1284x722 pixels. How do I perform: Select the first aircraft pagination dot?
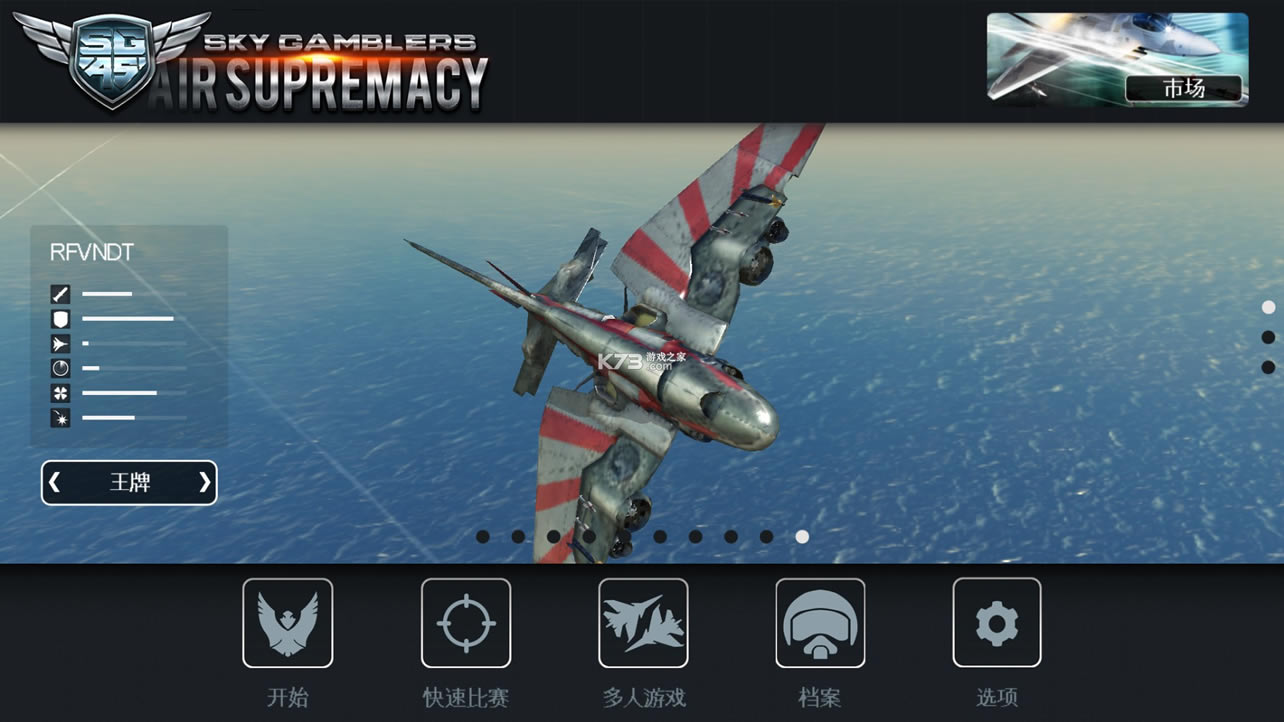coord(480,537)
